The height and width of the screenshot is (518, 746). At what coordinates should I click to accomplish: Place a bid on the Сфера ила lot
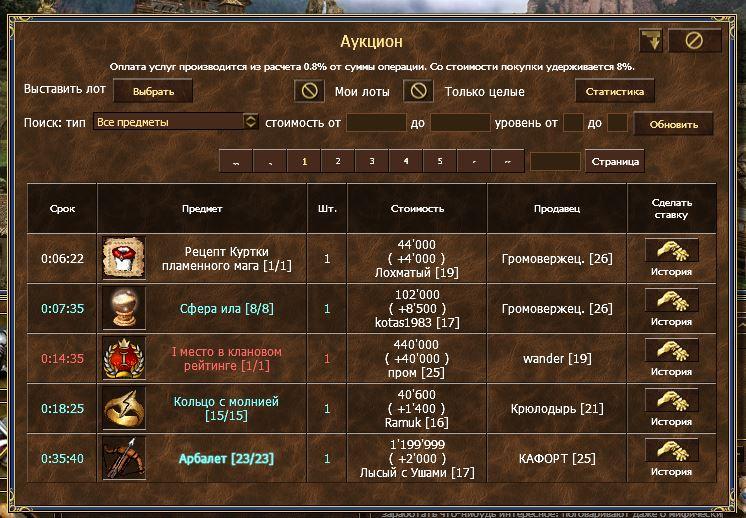click(x=671, y=301)
